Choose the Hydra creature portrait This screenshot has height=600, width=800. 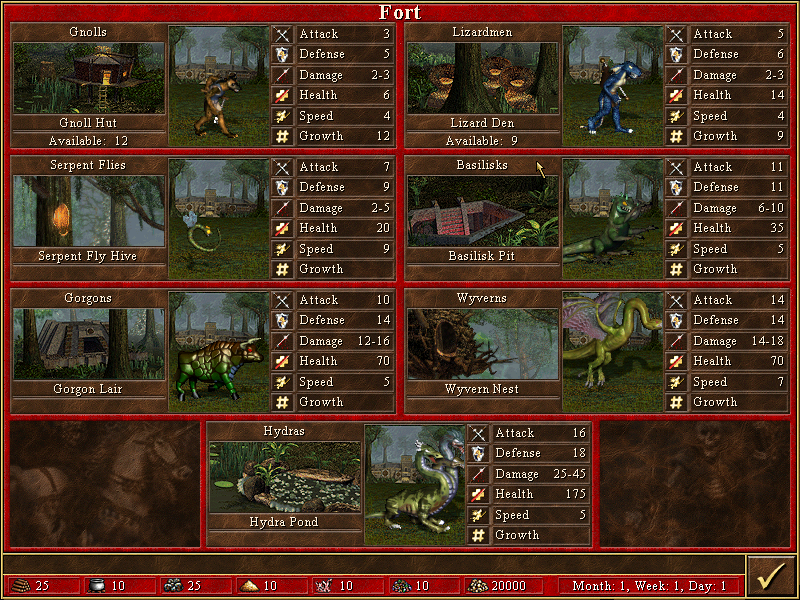(415, 484)
